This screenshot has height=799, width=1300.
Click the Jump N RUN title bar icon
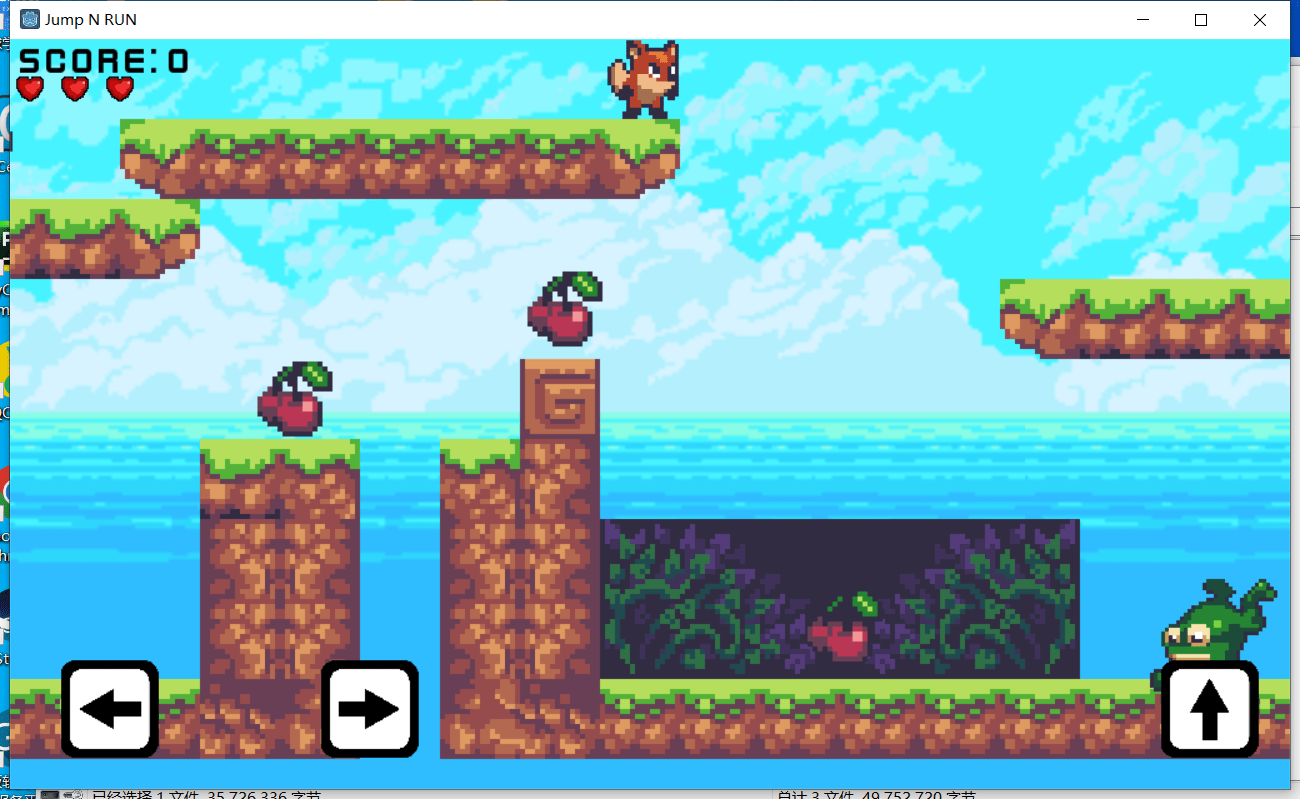pos(29,19)
